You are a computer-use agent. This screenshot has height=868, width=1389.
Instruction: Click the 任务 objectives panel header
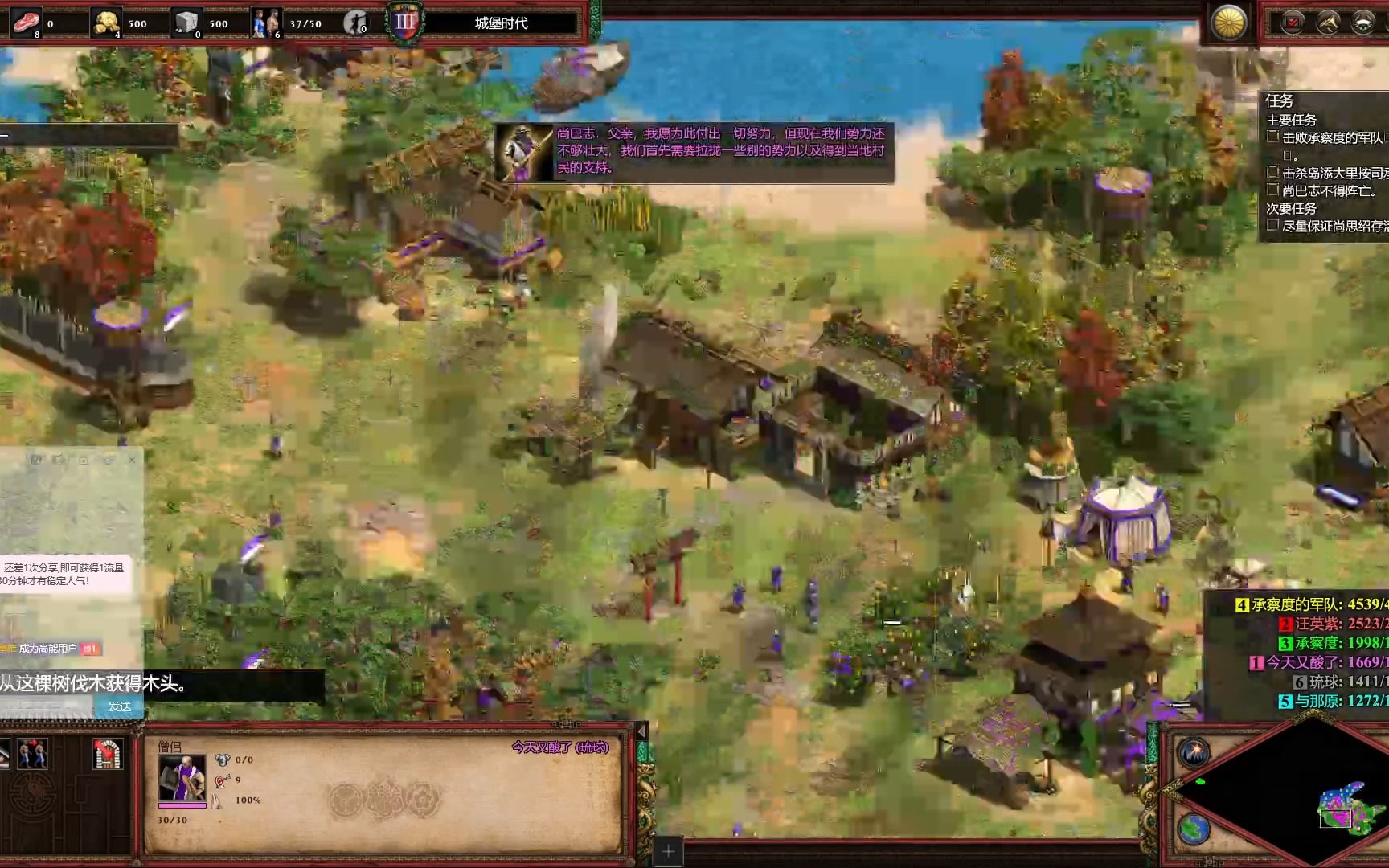(x=1279, y=100)
